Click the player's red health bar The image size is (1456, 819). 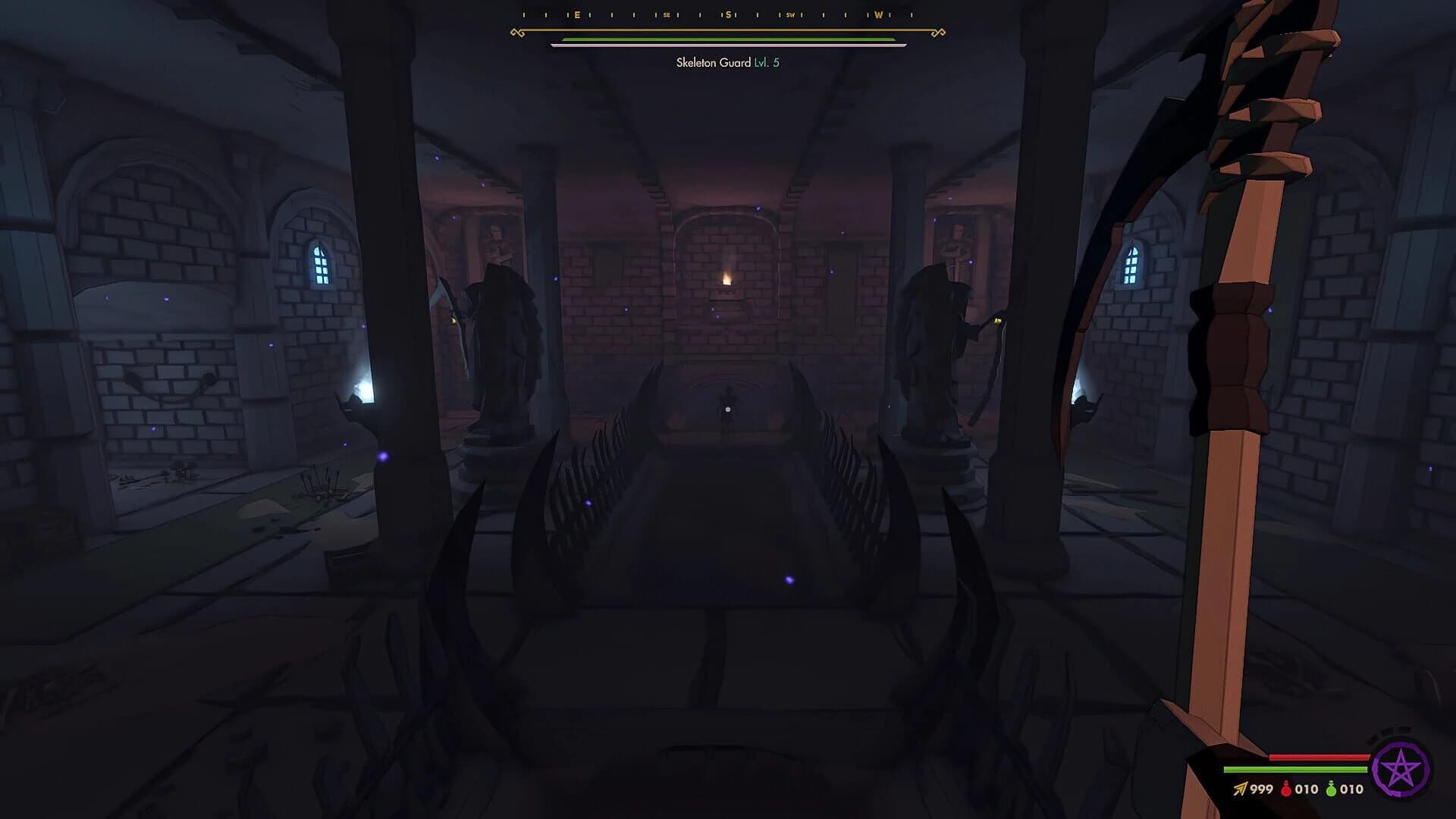coord(1319,757)
